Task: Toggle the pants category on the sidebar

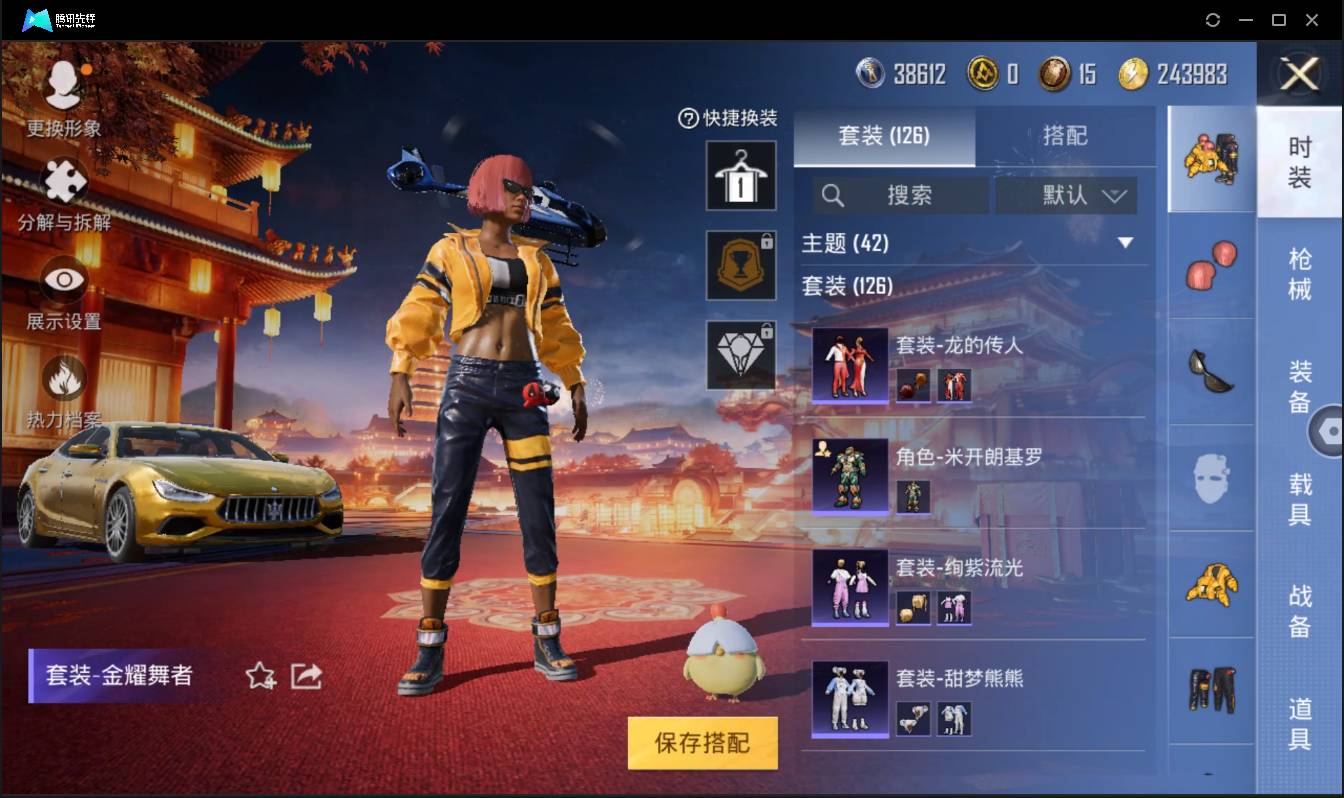Action: 1211,688
